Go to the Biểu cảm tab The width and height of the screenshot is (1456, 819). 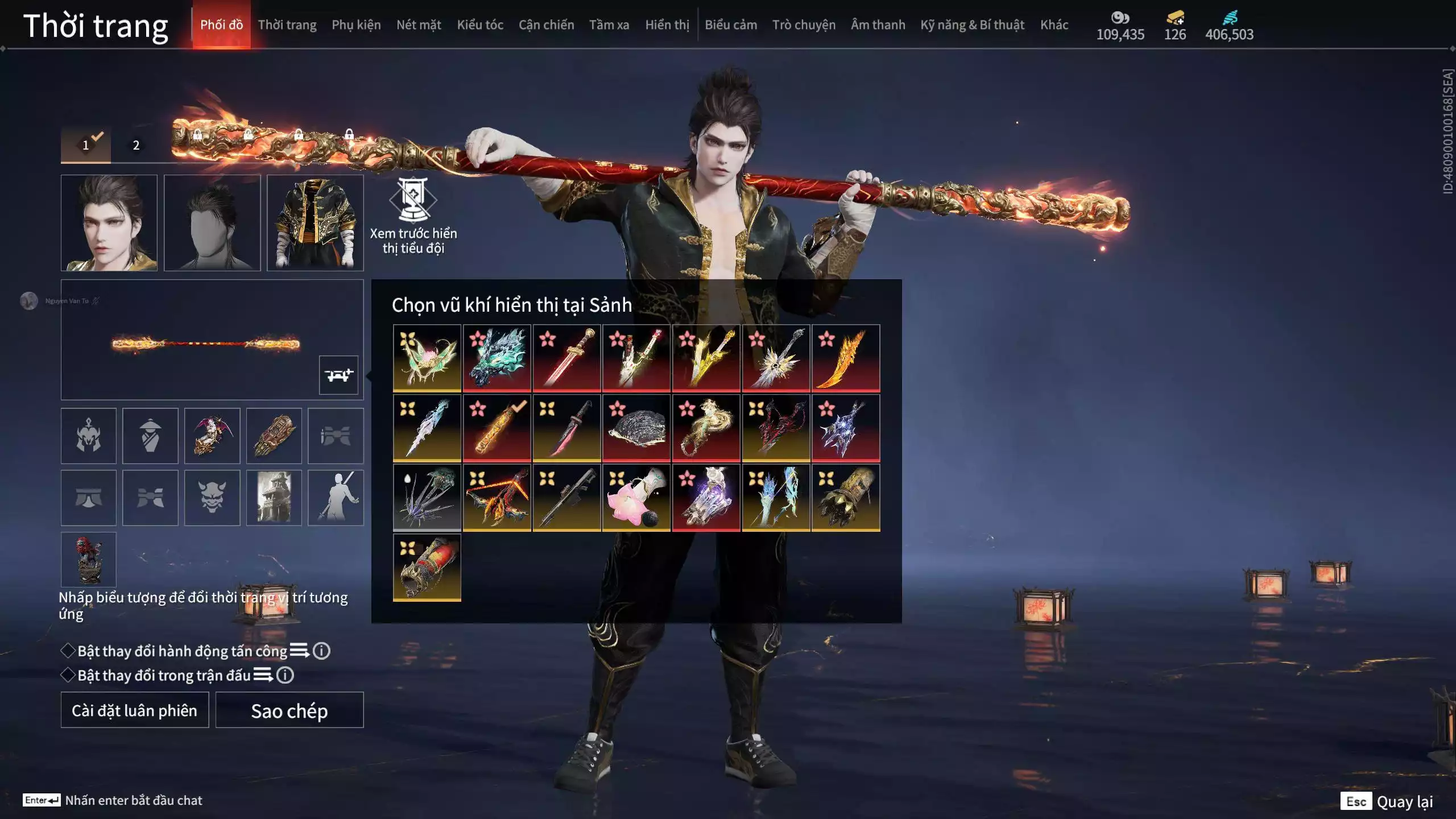730,25
